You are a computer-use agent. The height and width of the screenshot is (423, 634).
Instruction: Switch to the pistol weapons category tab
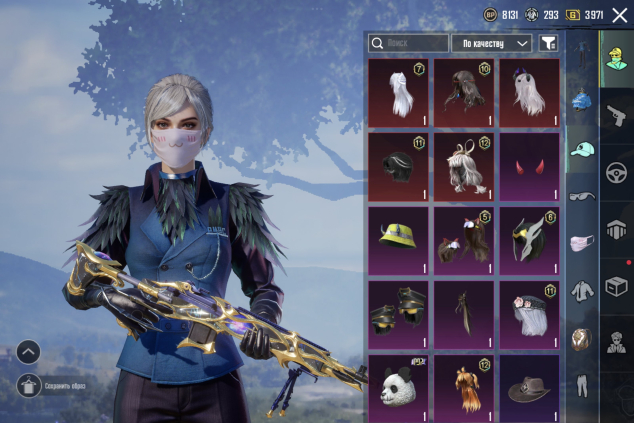point(618,114)
